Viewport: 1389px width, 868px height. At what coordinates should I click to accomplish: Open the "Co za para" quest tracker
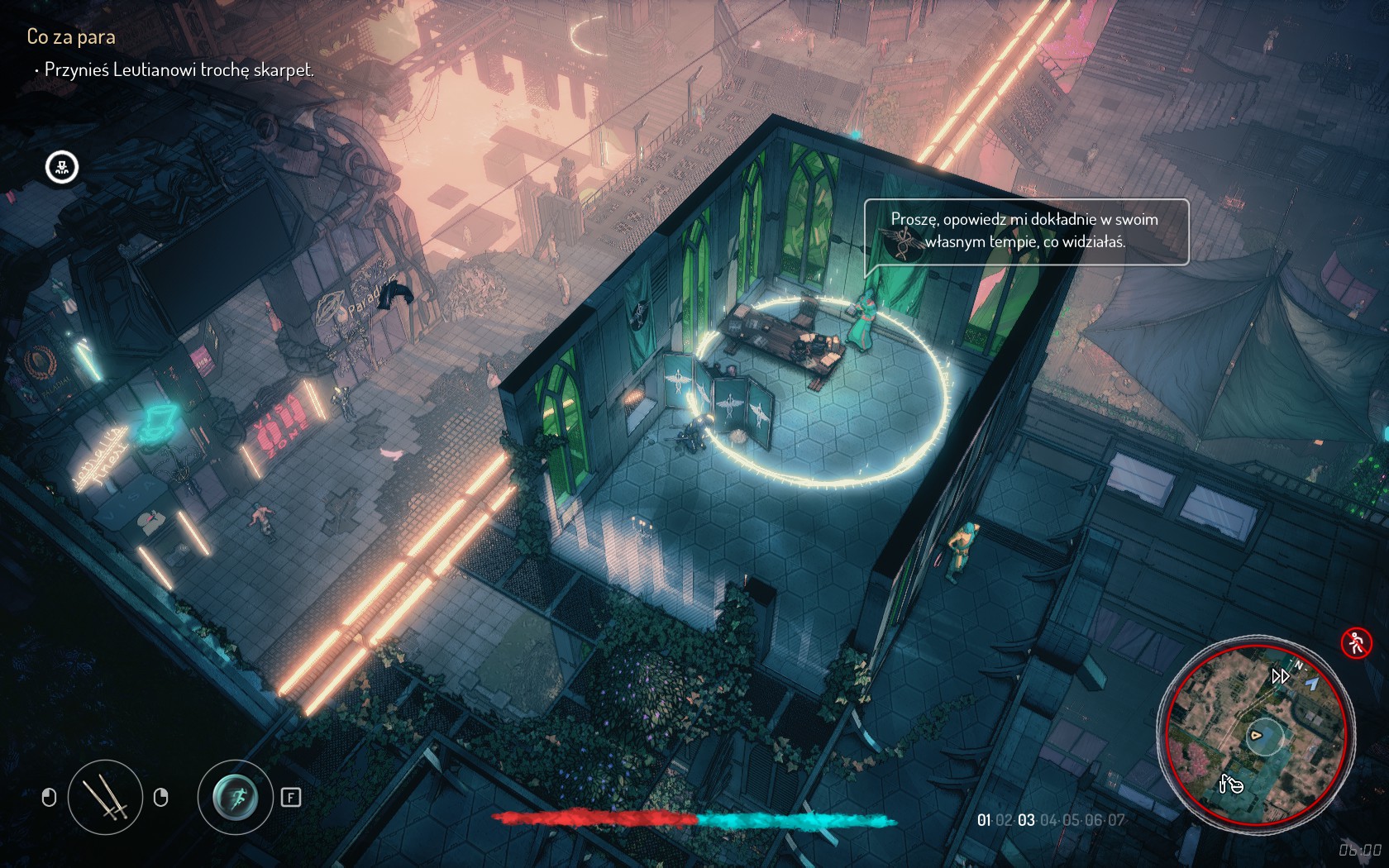click(x=71, y=36)
